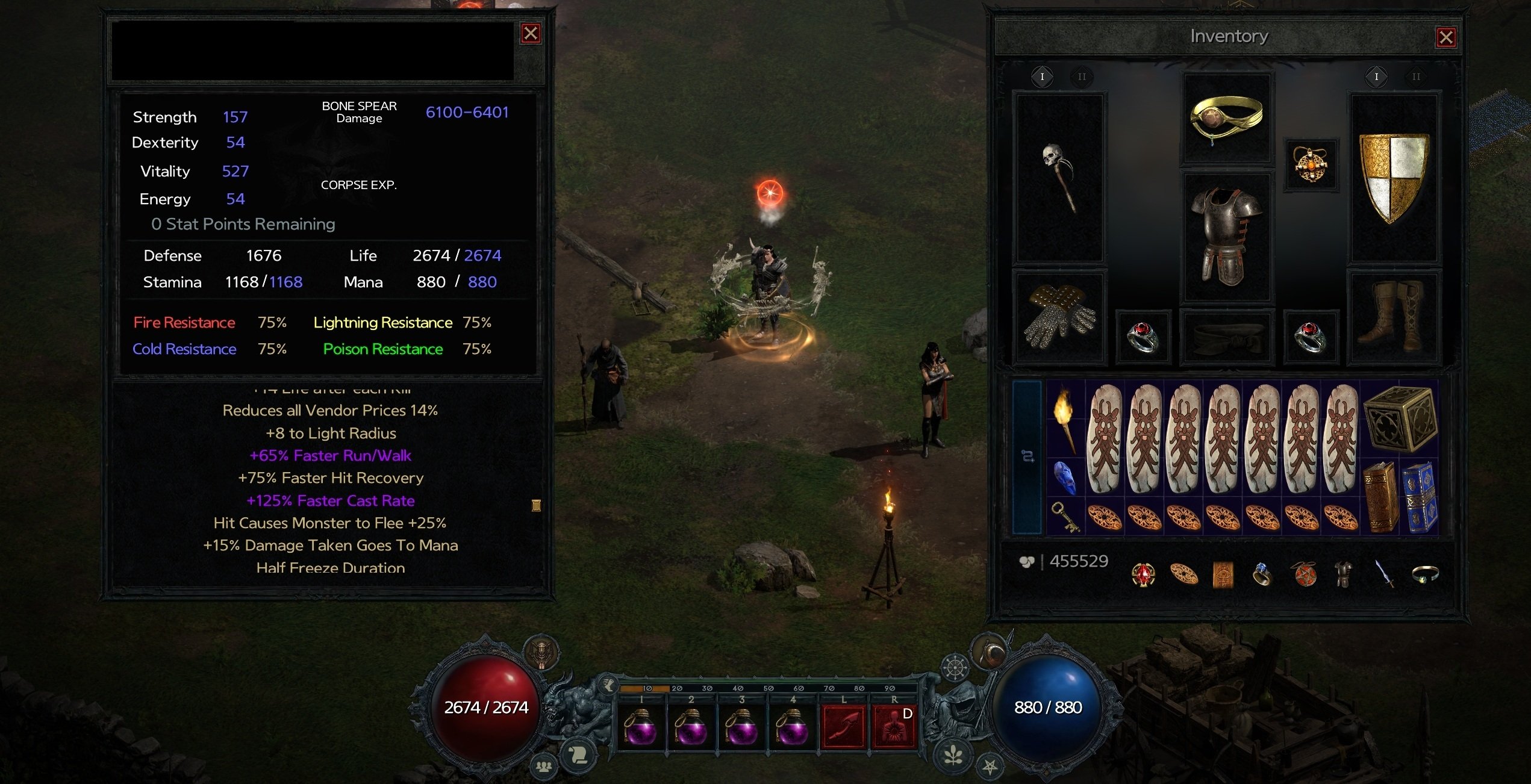Select the gold and white shield
This screenshot has height=784, width=1531.
pyautogui.click(x=1393, y=178)
